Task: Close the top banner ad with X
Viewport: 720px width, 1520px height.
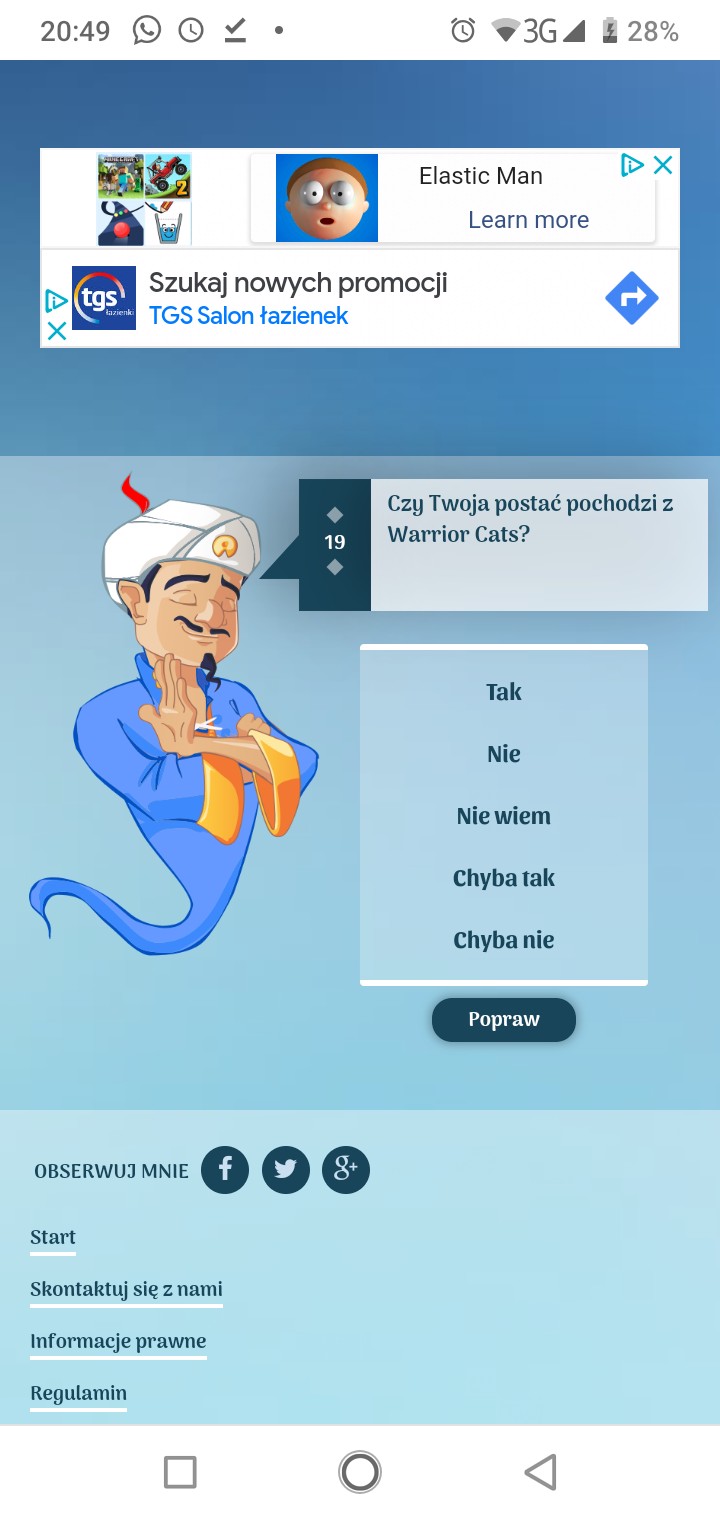Action: pyautogui.click(x=662, y=166)
